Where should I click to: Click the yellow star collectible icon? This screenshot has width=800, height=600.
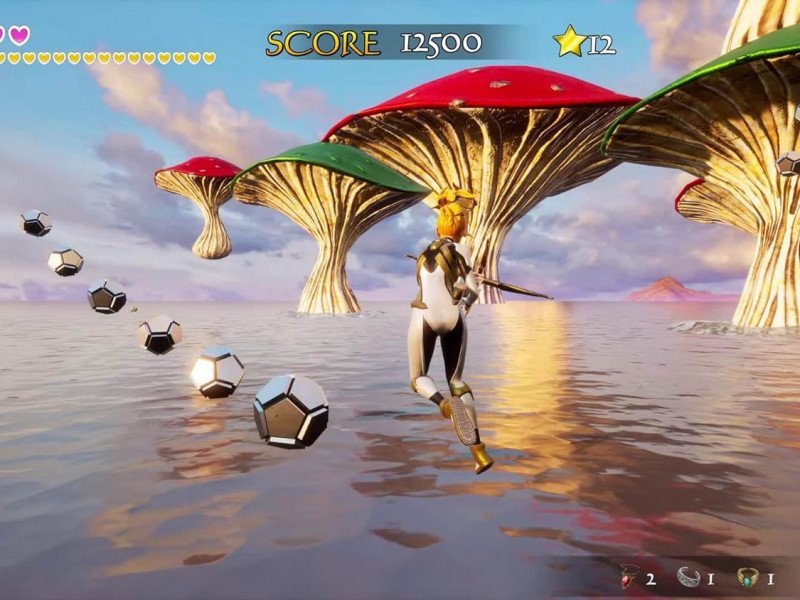pos(569,42)
